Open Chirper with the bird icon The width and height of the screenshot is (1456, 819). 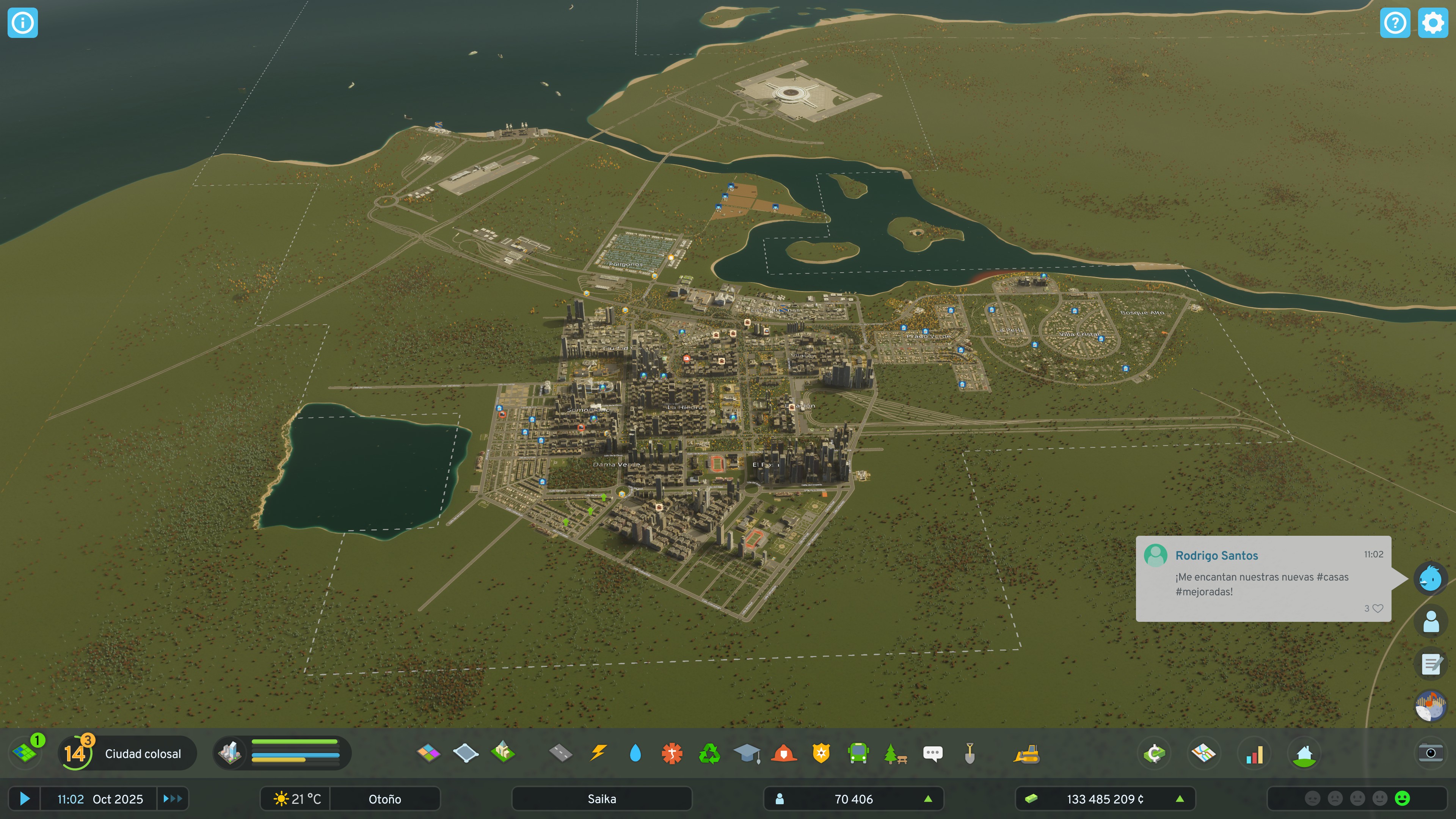[1431, 578]
